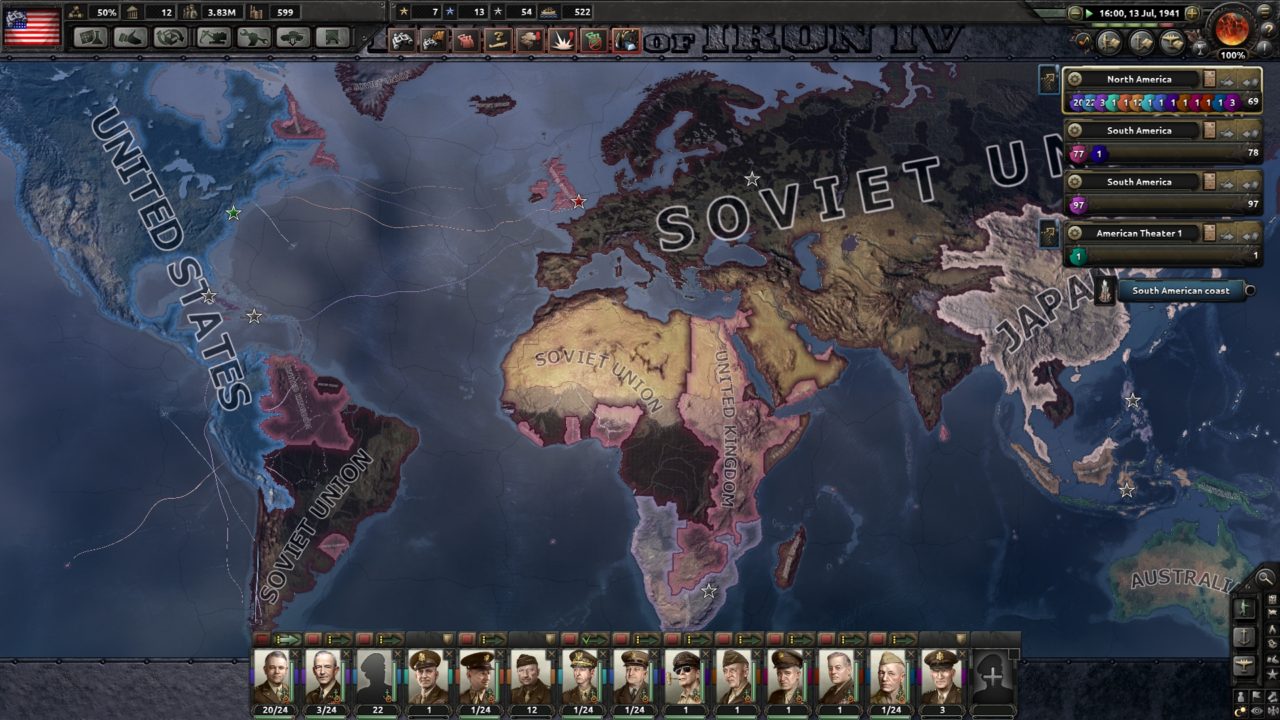The height and width of the screenshot is (720, 1280).
Task: Collapse the first South America theater panel
Action: pyautogui.click(x=1250, y=131)
